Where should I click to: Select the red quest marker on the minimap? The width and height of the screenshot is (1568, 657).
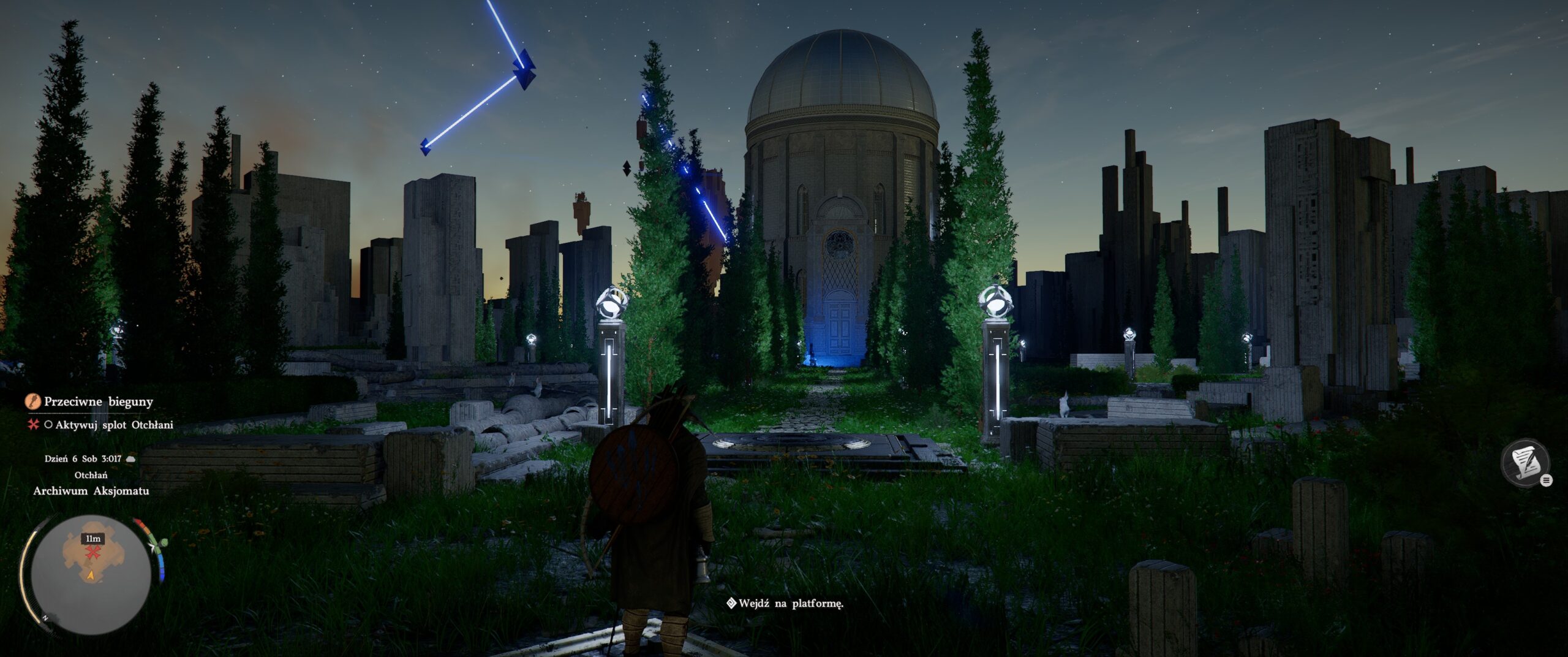click(93, 553)
